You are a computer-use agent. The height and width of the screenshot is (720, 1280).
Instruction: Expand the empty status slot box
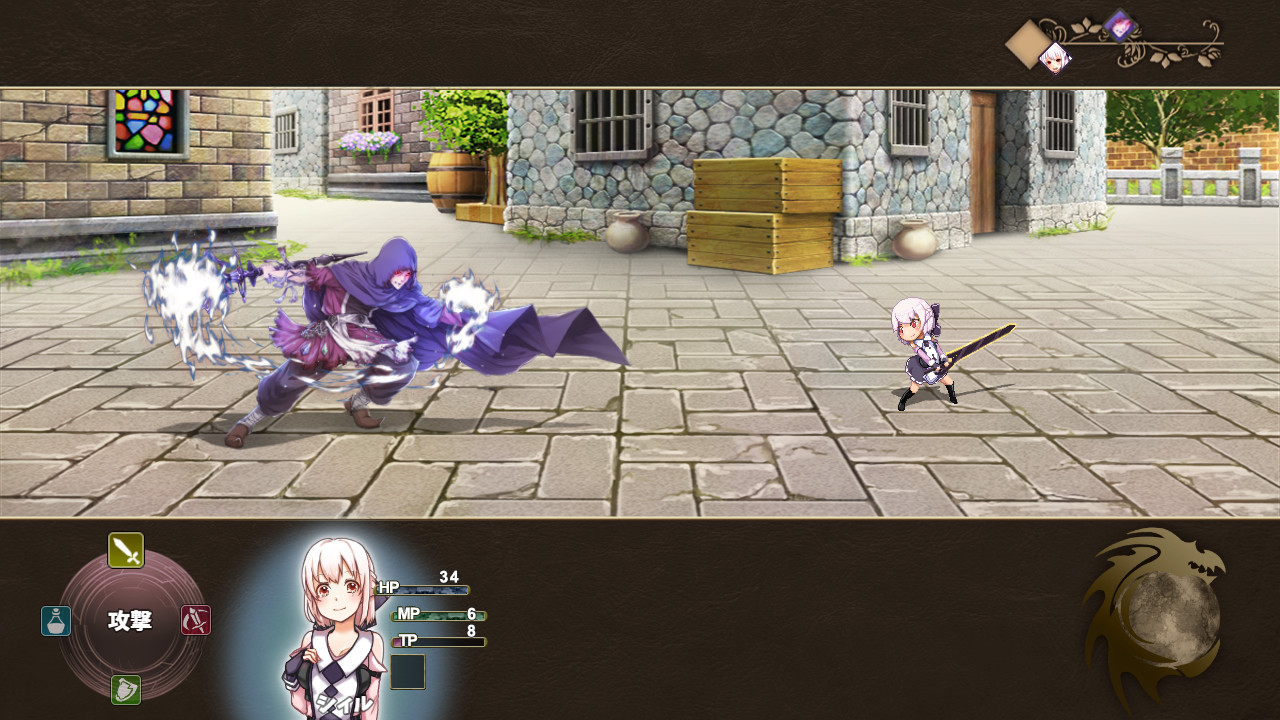[x=408, y=671]
